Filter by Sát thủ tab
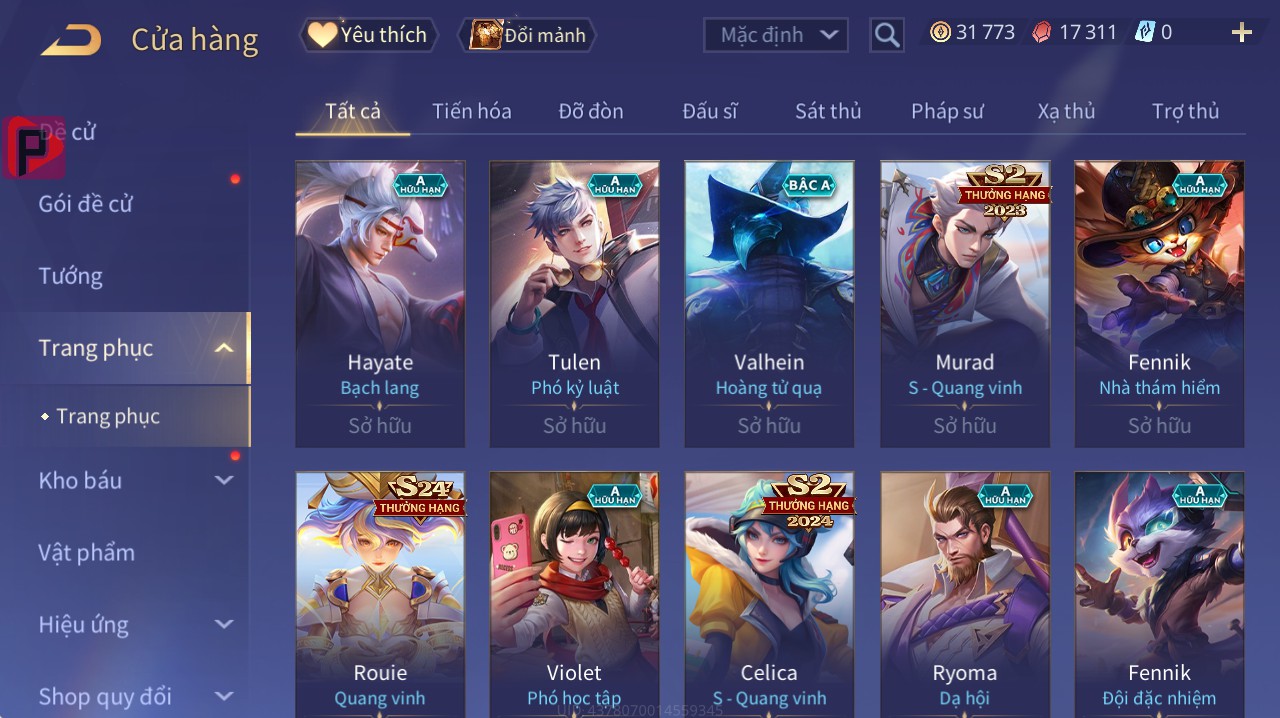This screenshot has width=1280, height=718. (x=828, y=111)
